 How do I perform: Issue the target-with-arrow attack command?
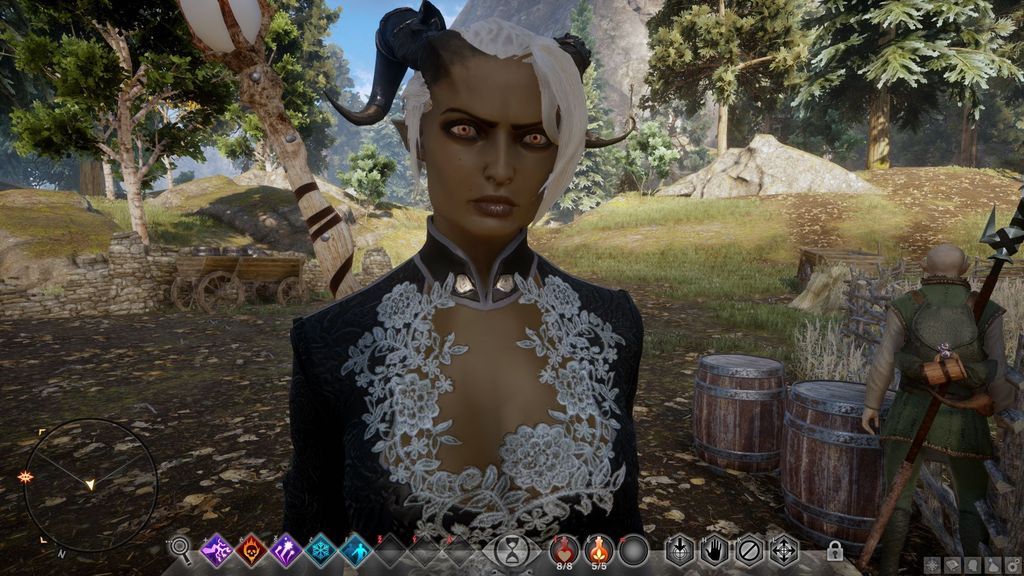[x=680, y=549]
